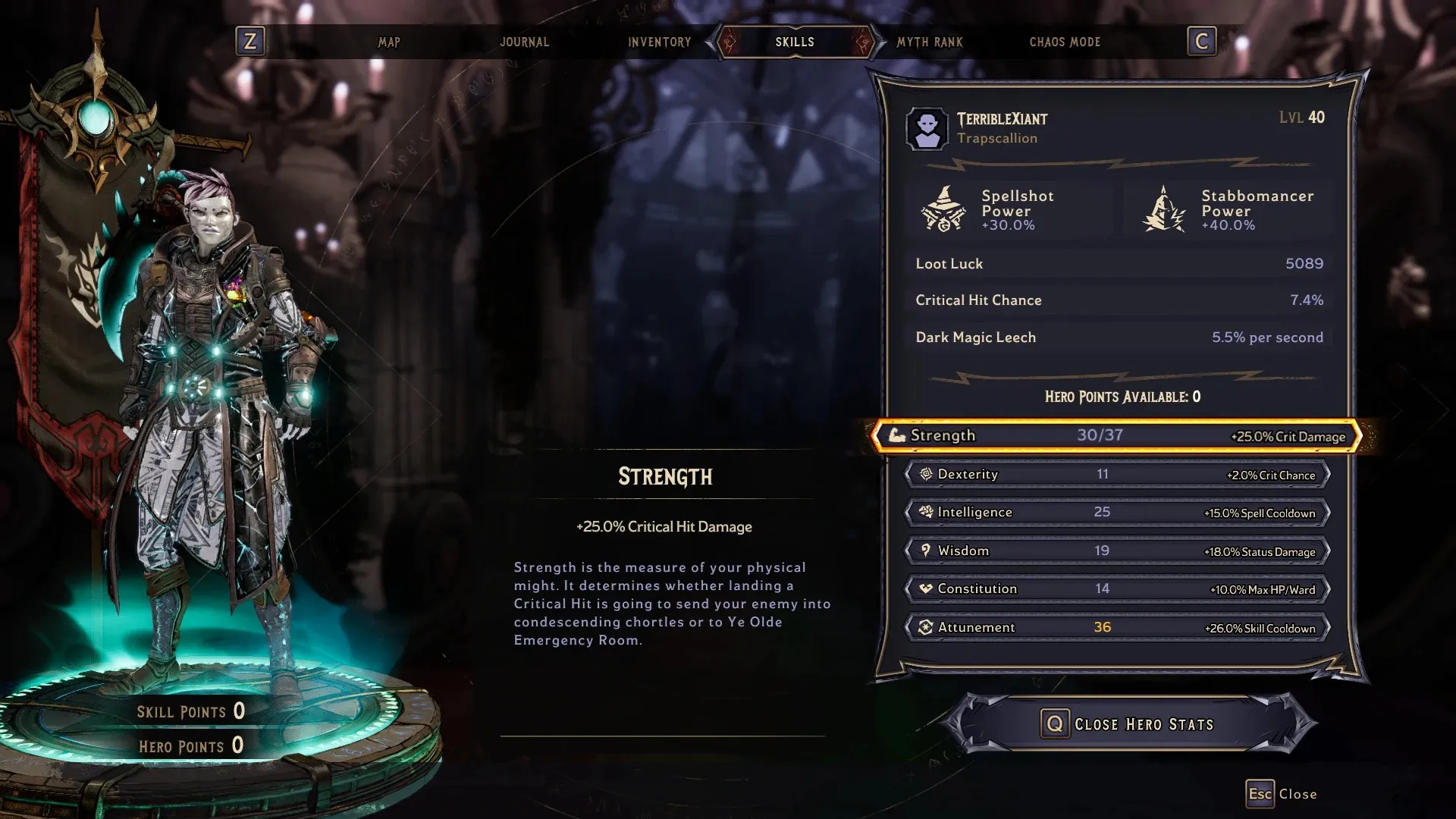Select the Intelligence stat row
The height and width of the screenshot is (819, 1456).
coord(1116,513)
